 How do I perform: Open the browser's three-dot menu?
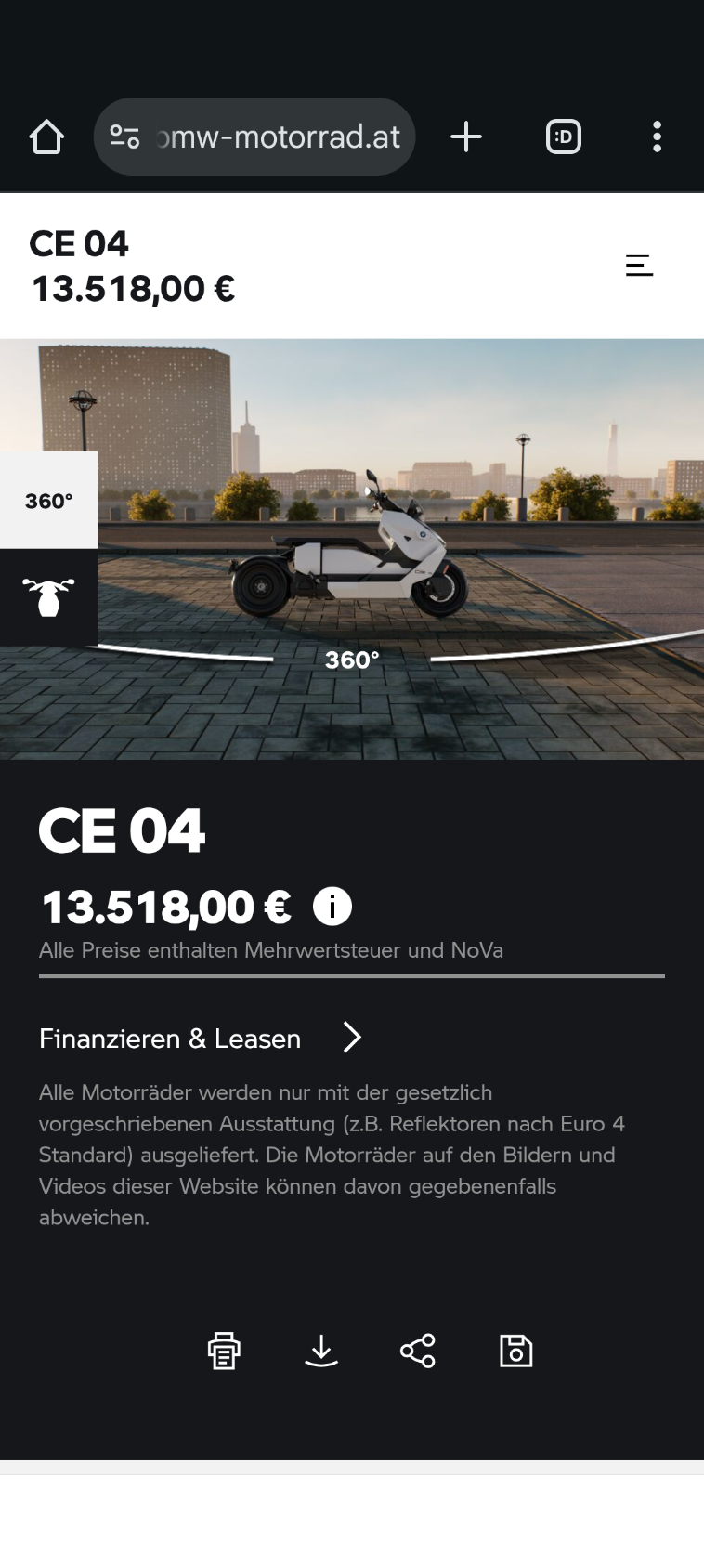[657, 137]
